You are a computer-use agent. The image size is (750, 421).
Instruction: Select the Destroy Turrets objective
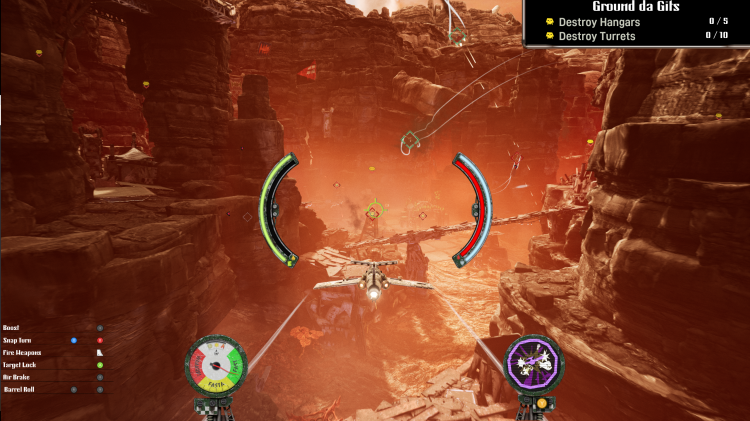click(x=597, y=36)
